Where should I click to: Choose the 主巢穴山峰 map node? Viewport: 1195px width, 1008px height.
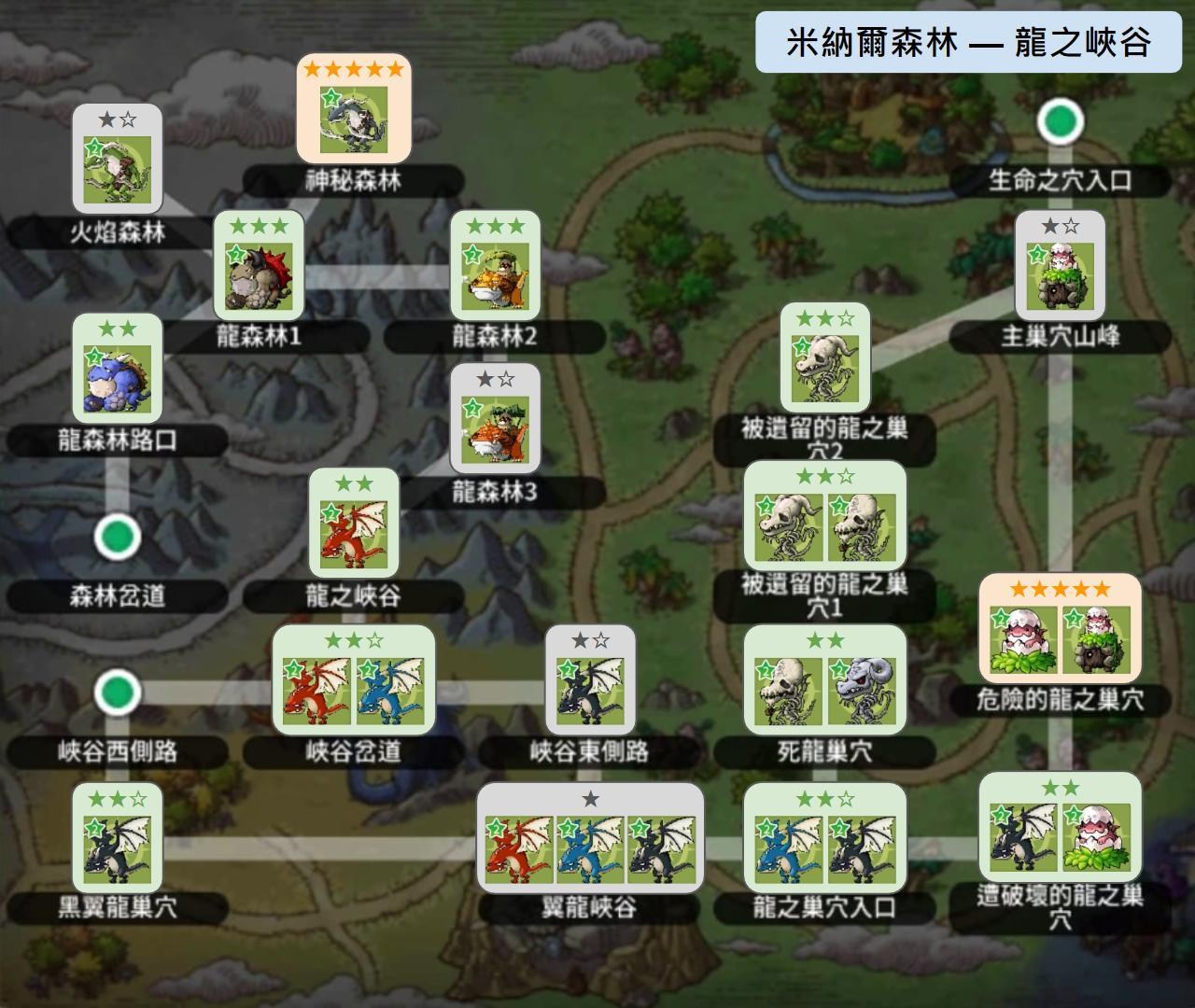click(x=1061, y=267)
